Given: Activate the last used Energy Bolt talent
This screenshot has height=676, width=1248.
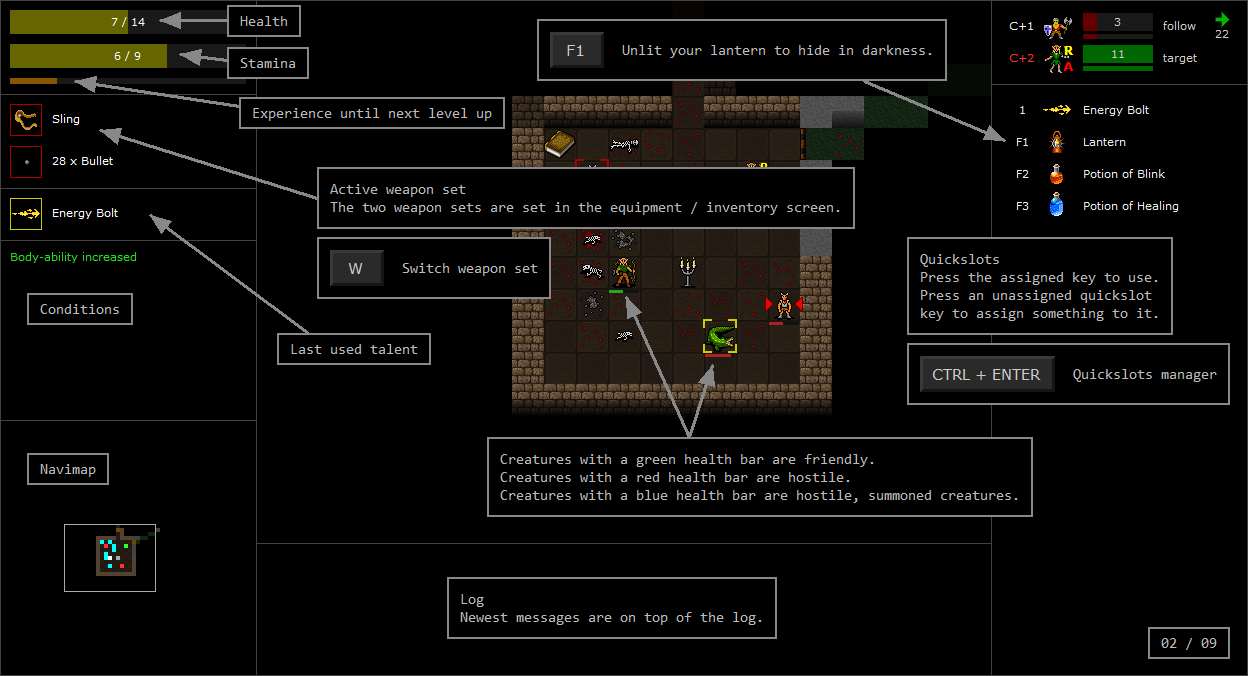Looking at the screenshot, I should pyautogui.click(x=26, y=214).
